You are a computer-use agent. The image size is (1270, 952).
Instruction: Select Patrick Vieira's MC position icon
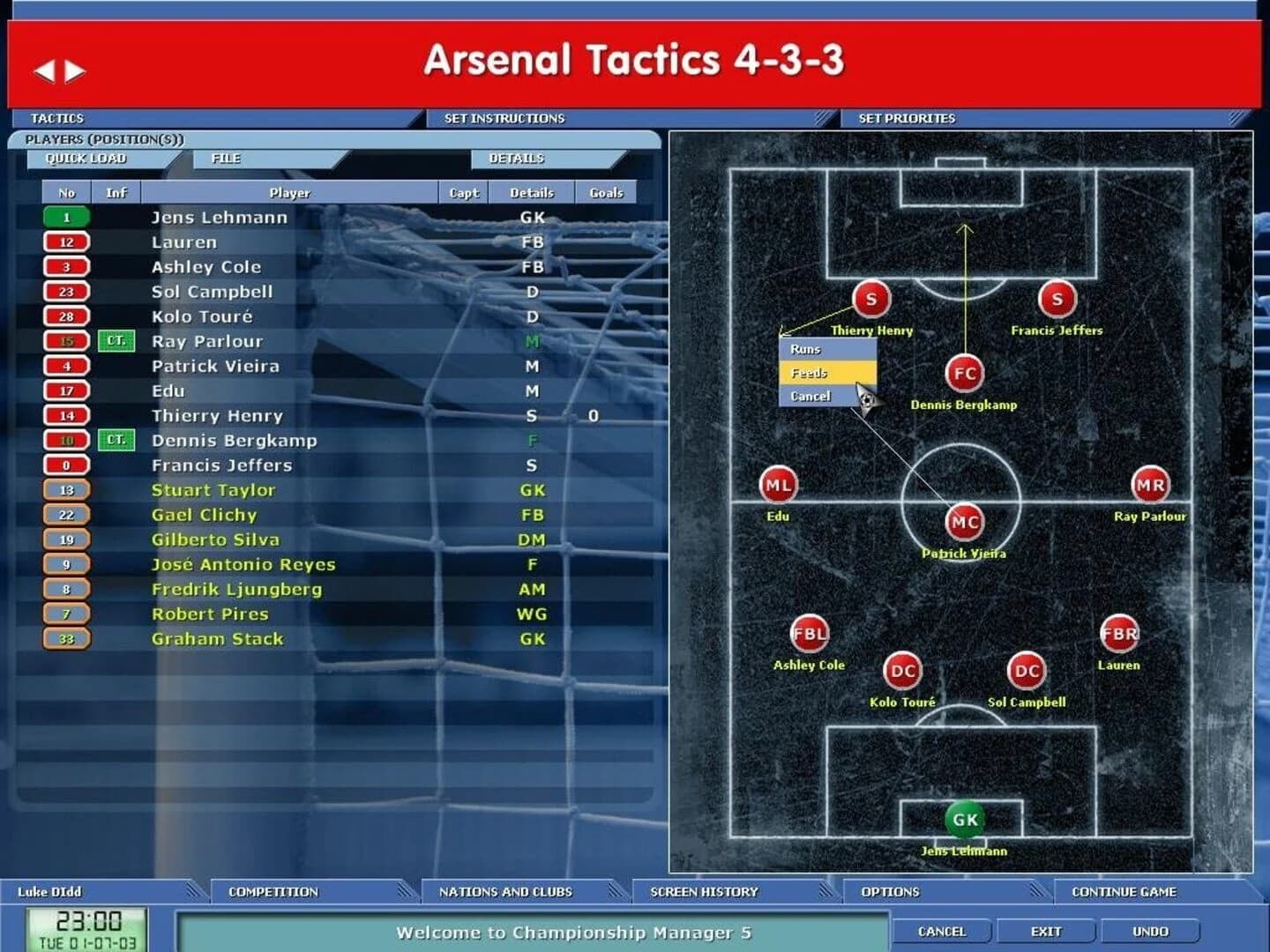click(964, 522)
